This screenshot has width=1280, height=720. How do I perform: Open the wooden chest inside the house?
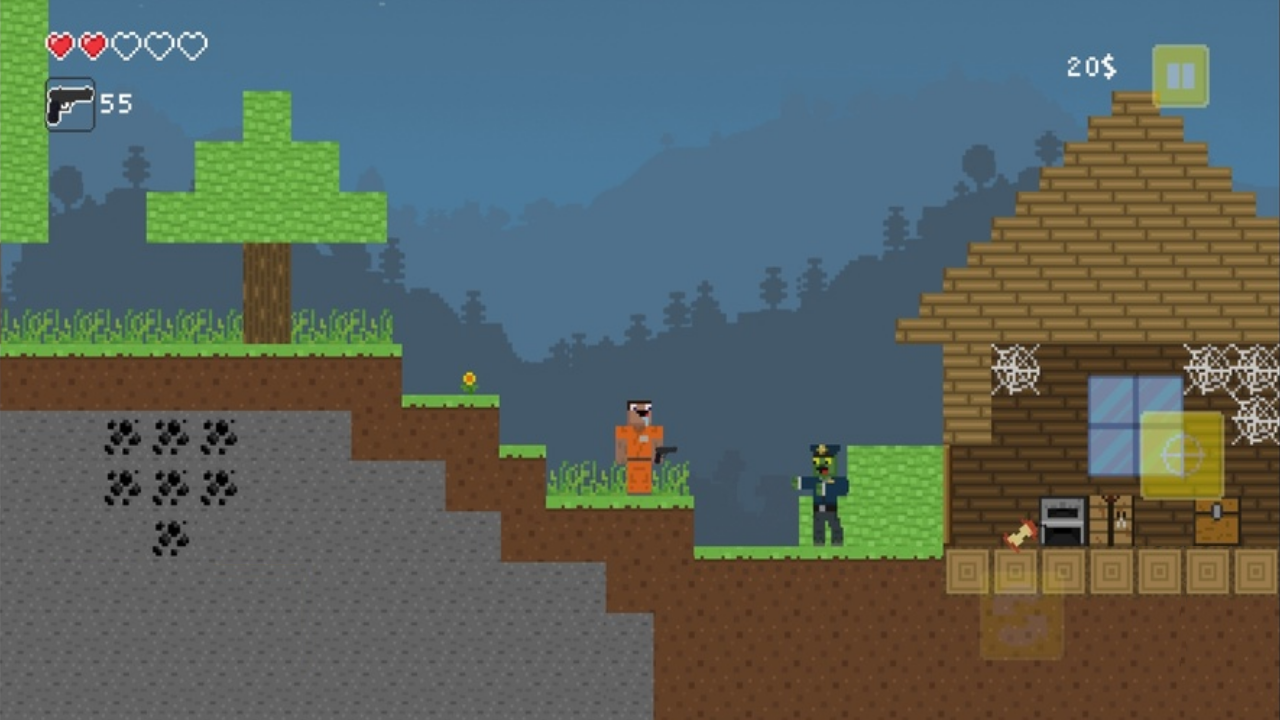click(x=1216, y=521)
